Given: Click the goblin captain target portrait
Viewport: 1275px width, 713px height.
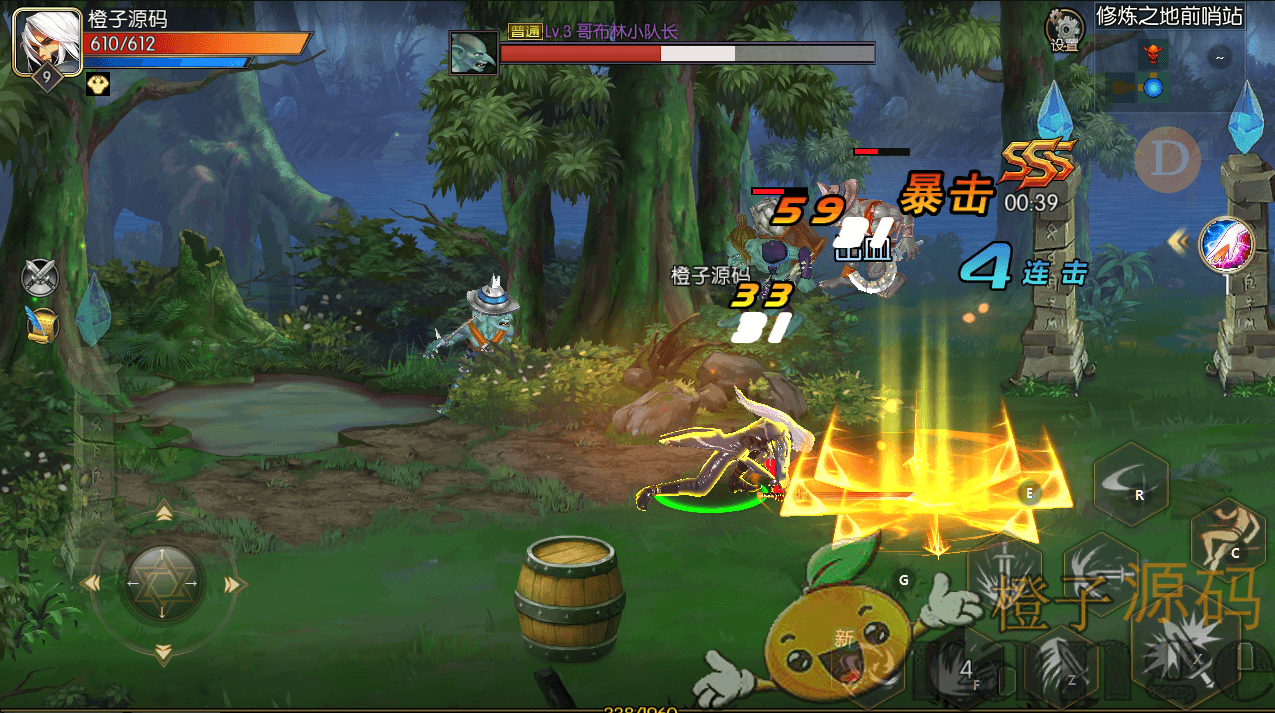Looking at the screenshot, I should 473,52.
